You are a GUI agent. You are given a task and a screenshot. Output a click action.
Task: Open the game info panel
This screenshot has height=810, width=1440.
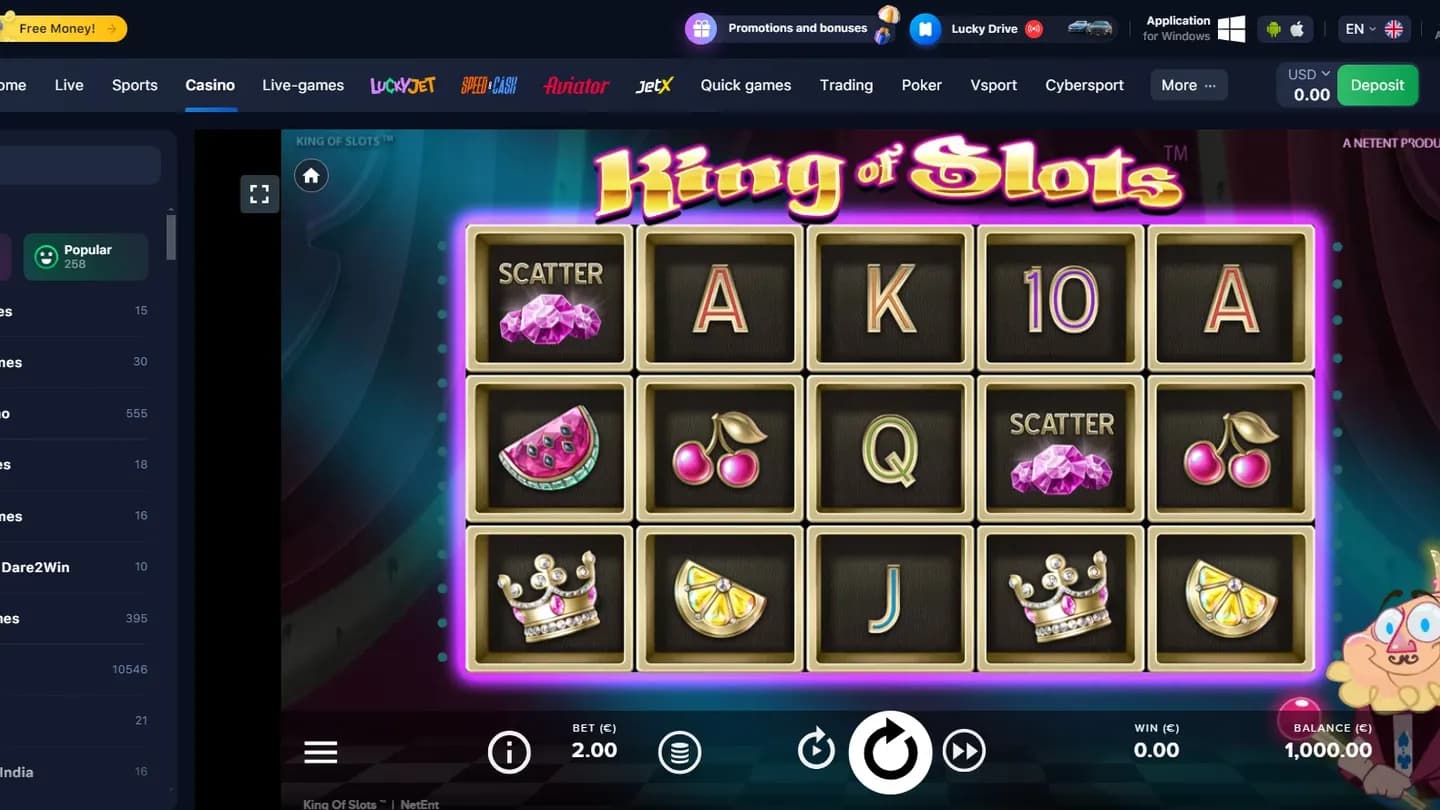coord(509,752)
